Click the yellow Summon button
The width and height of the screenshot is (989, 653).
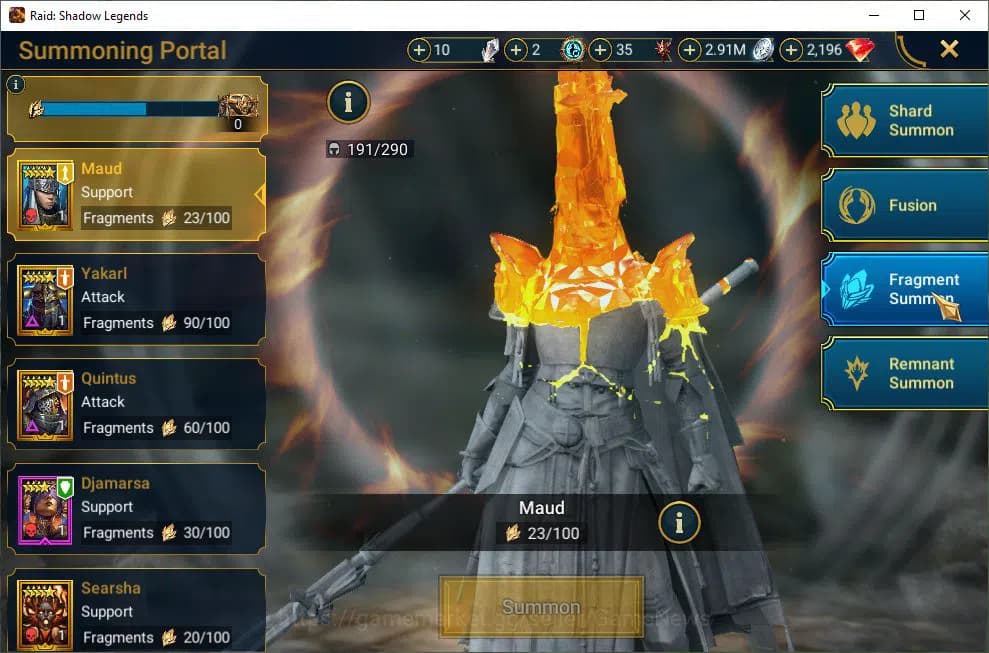pyautogui.click(x=541, y=607)
